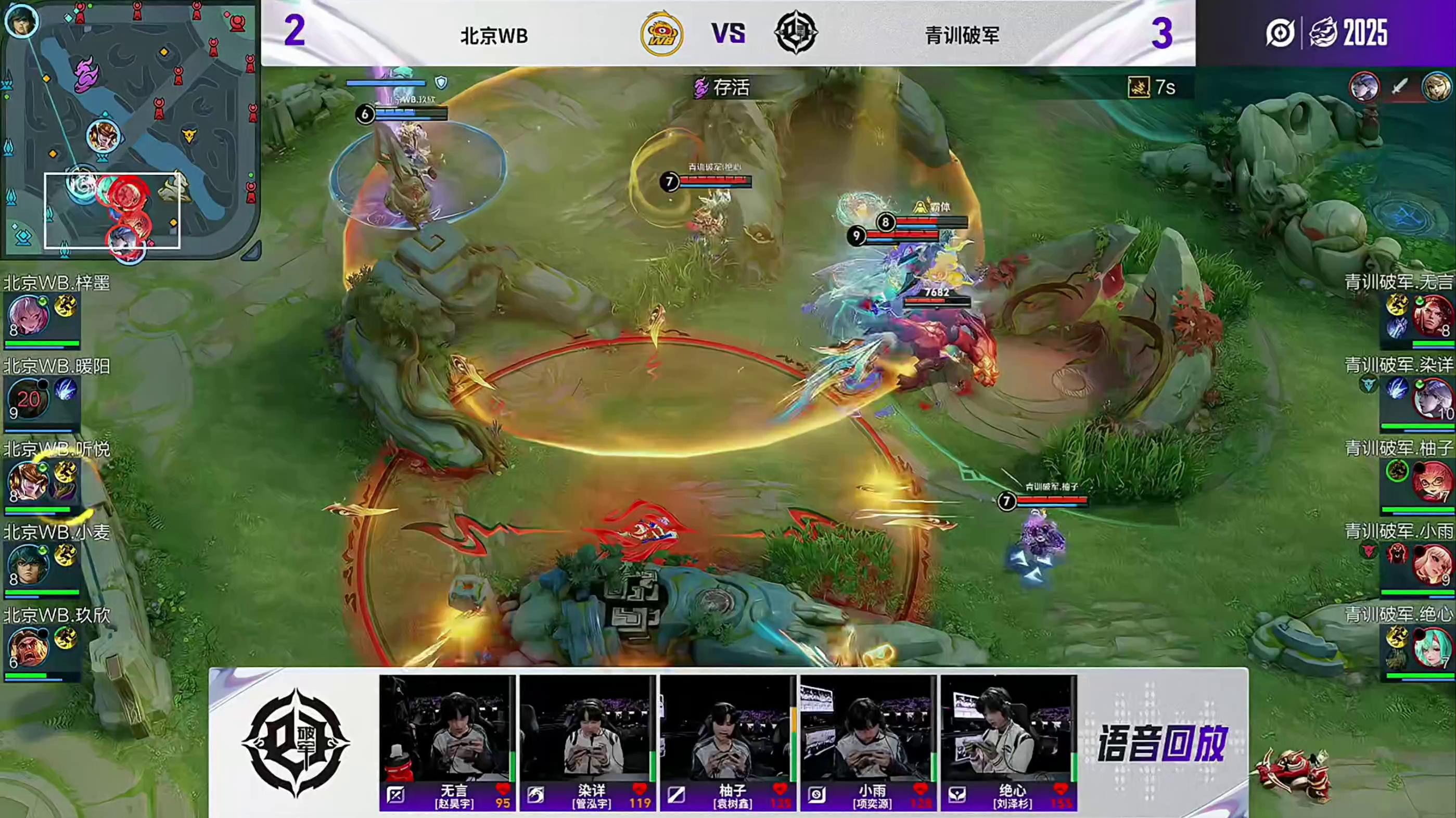
Task: View 小雨 (项奕源) player camera feed
Action: 867,729
